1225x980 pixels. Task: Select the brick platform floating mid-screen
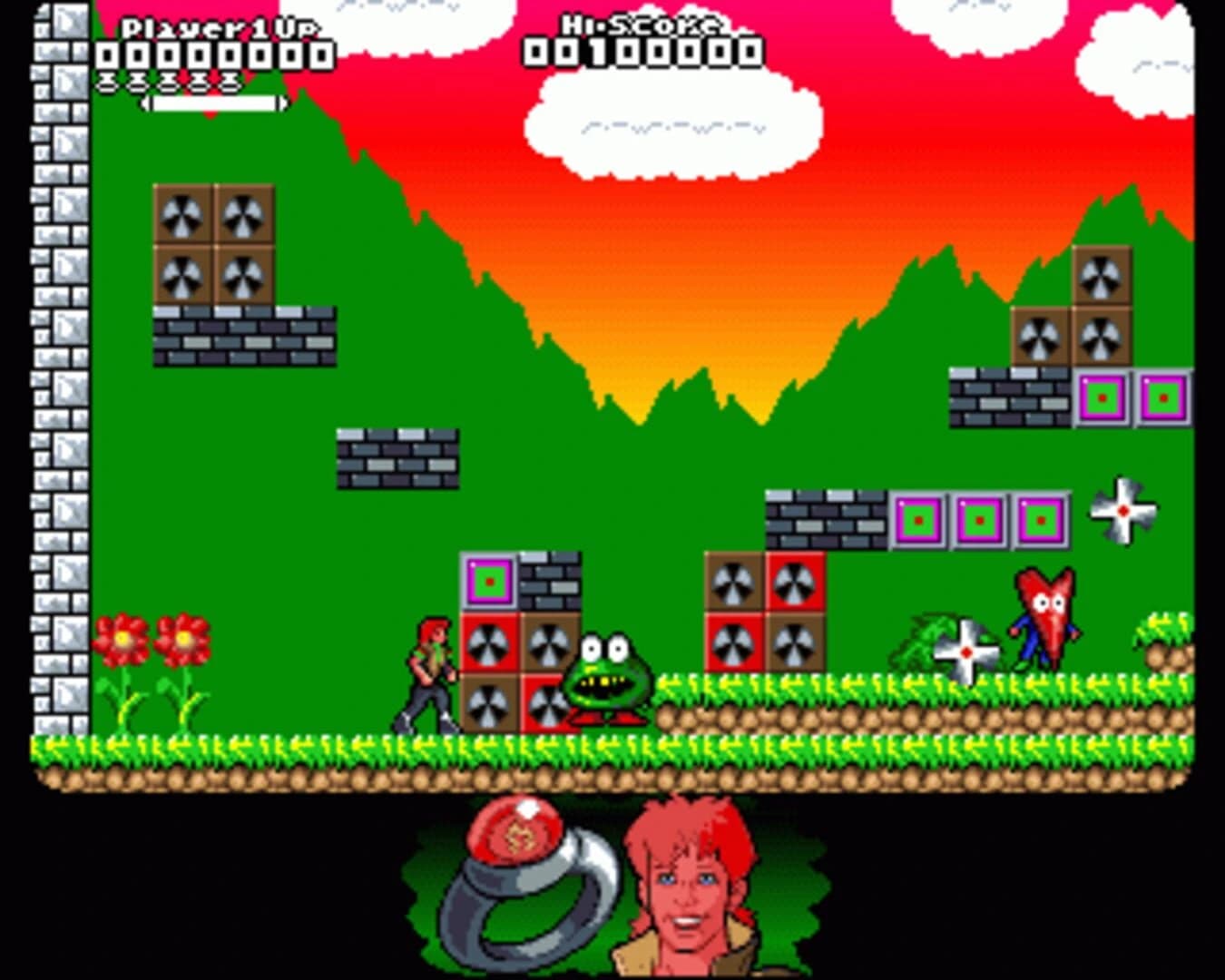397,458
